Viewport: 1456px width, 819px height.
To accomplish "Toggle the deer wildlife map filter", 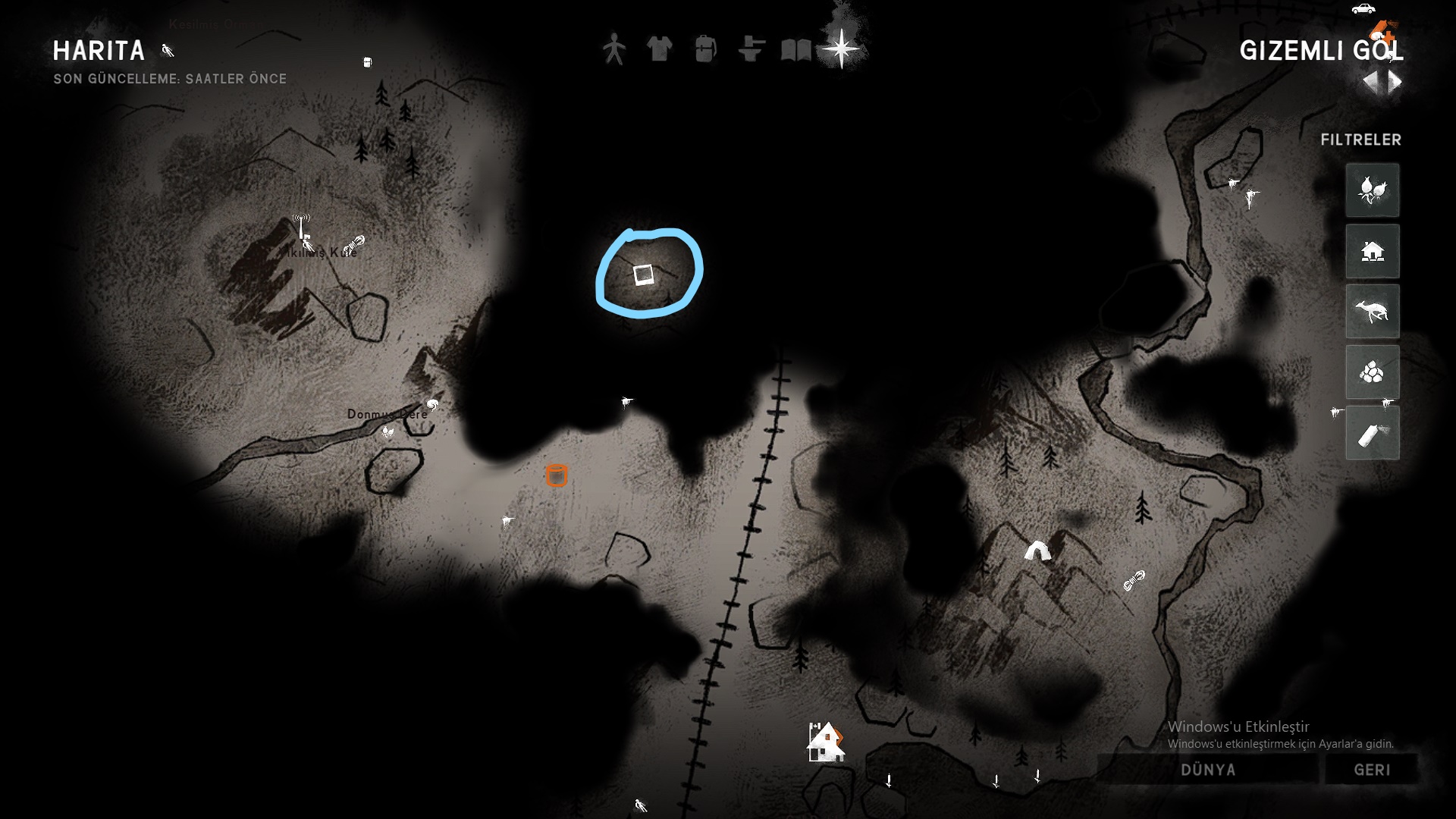I will [1373, 312].
